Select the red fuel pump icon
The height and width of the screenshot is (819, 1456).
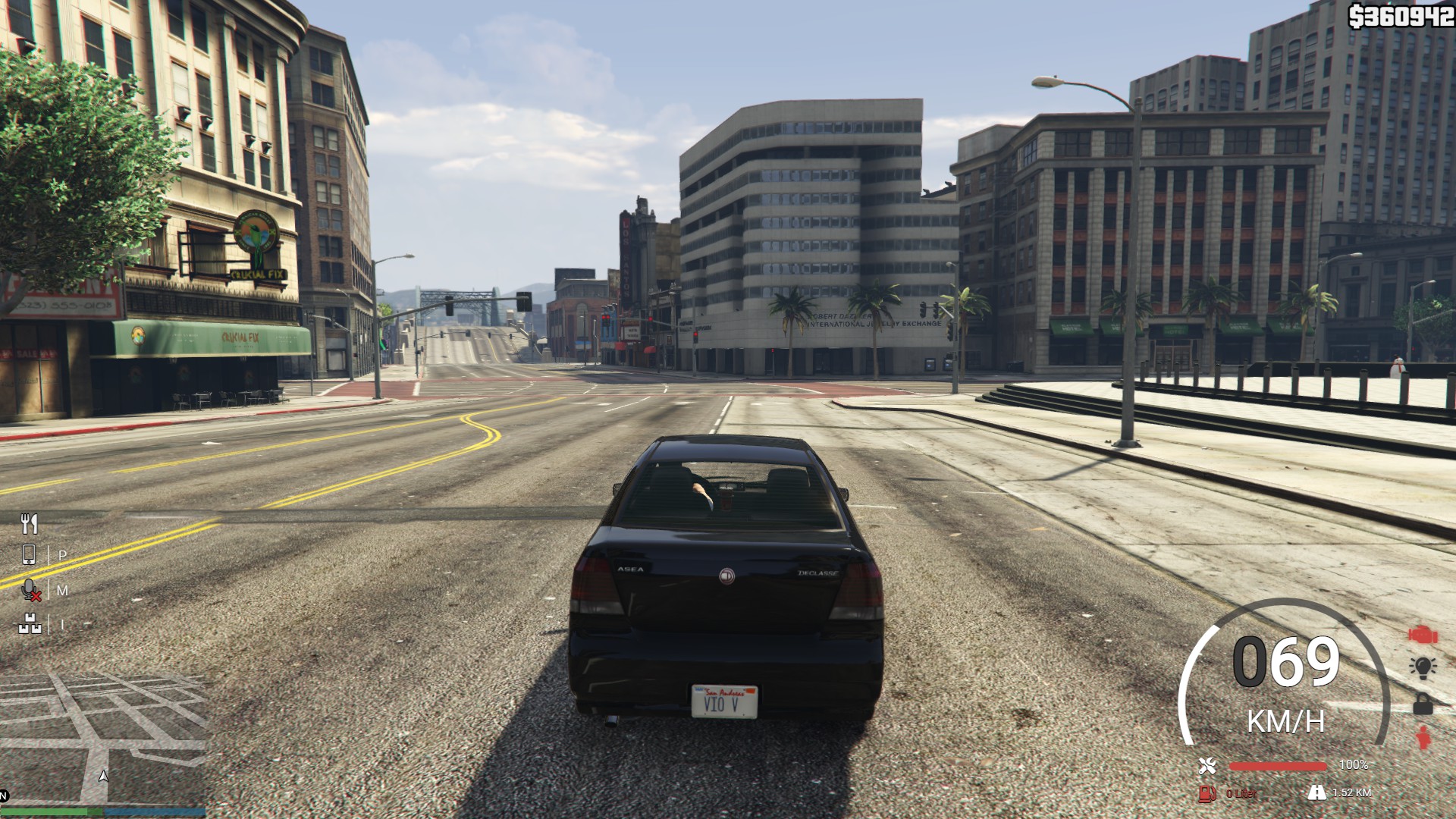tap(1207, 793)
